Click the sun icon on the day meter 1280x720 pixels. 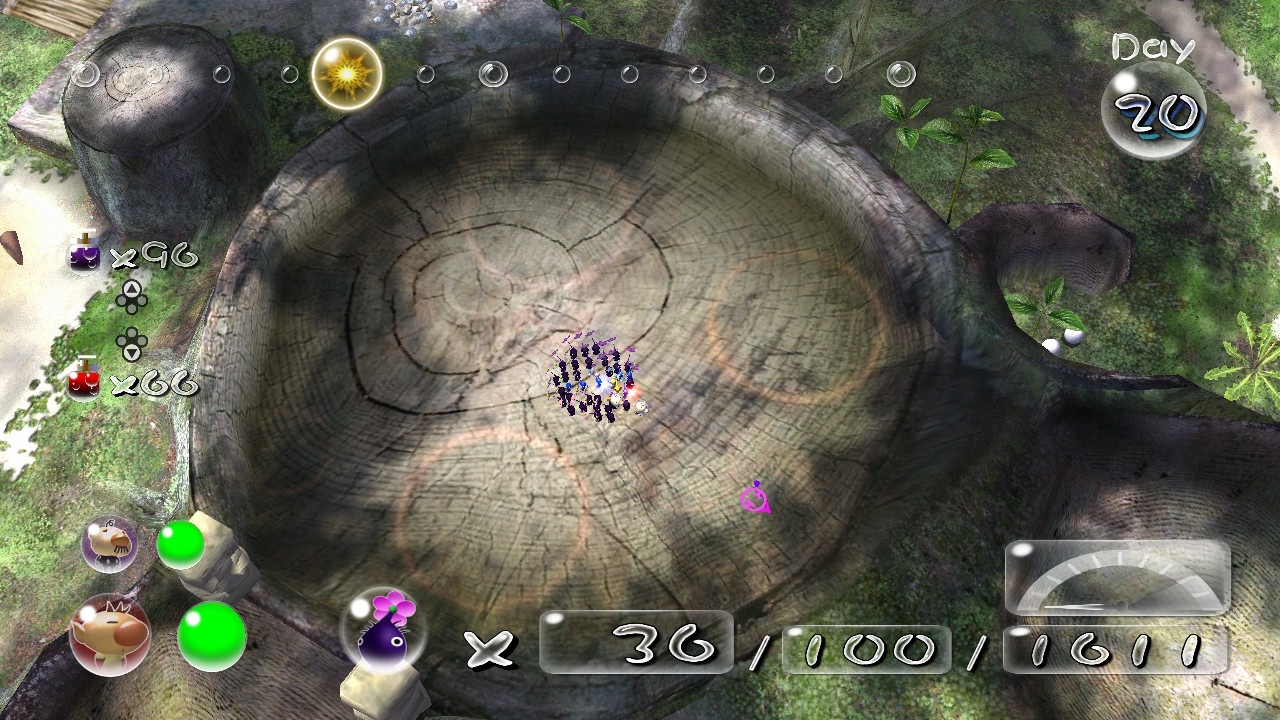pos(346,73)
